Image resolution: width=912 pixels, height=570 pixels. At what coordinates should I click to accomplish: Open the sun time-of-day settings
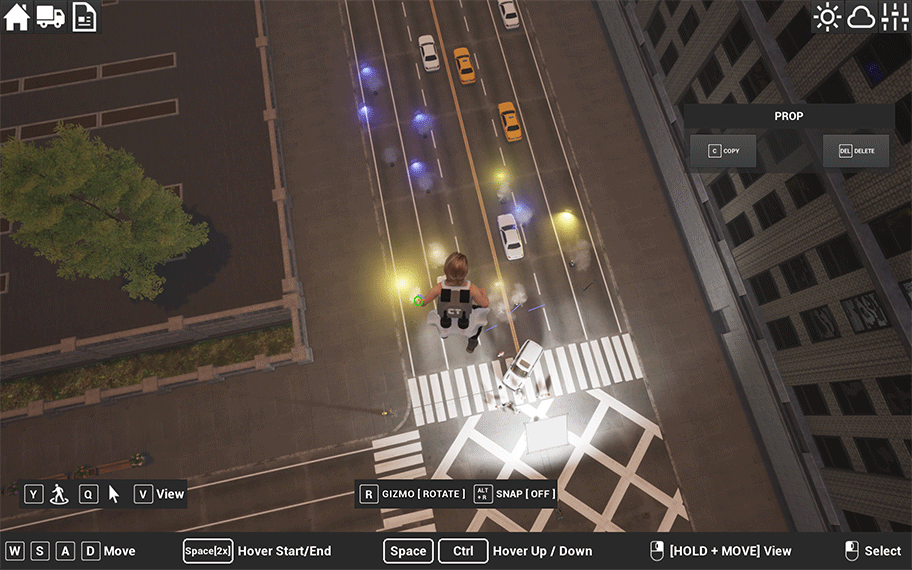827,17
